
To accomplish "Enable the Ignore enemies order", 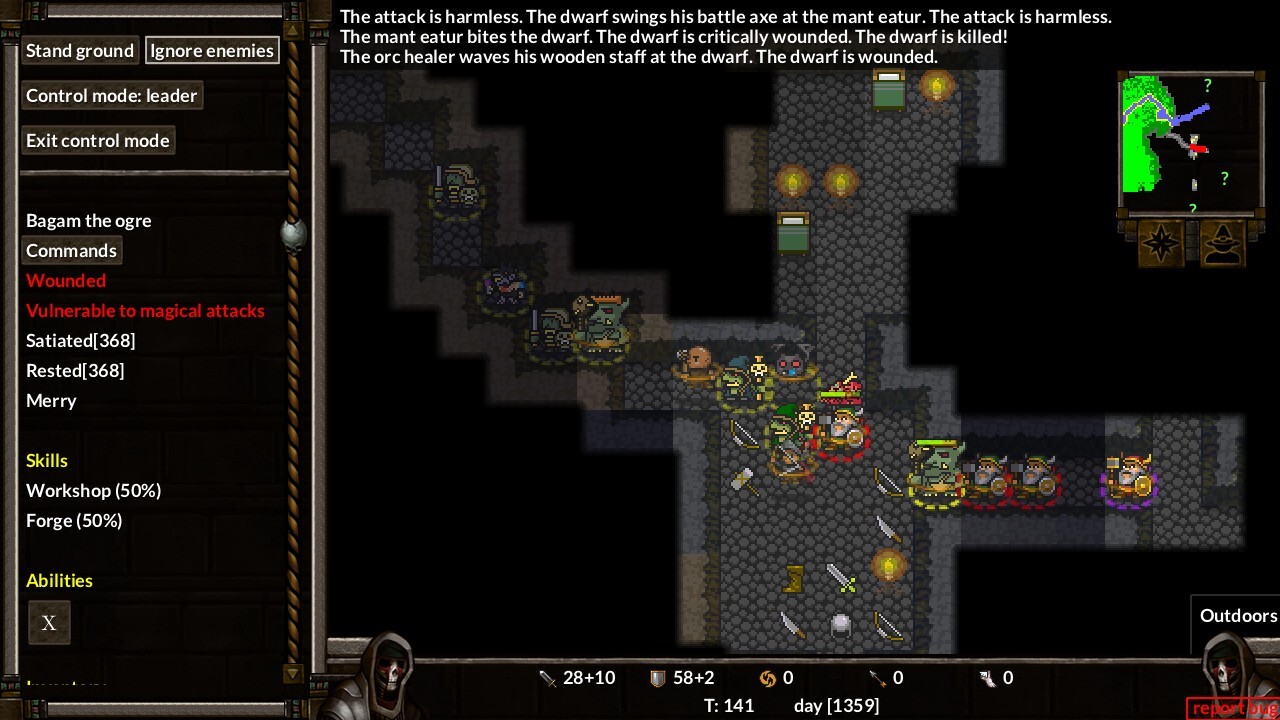I will coord(212,50).
